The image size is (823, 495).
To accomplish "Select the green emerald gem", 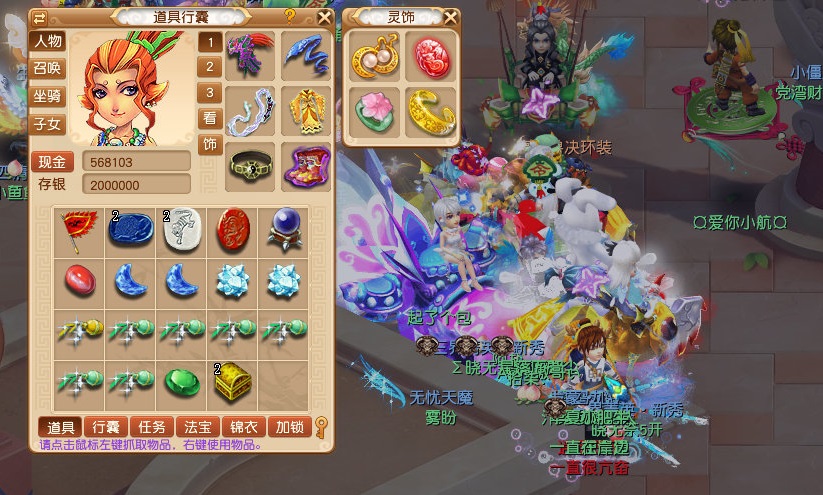I will pos(181,381).
